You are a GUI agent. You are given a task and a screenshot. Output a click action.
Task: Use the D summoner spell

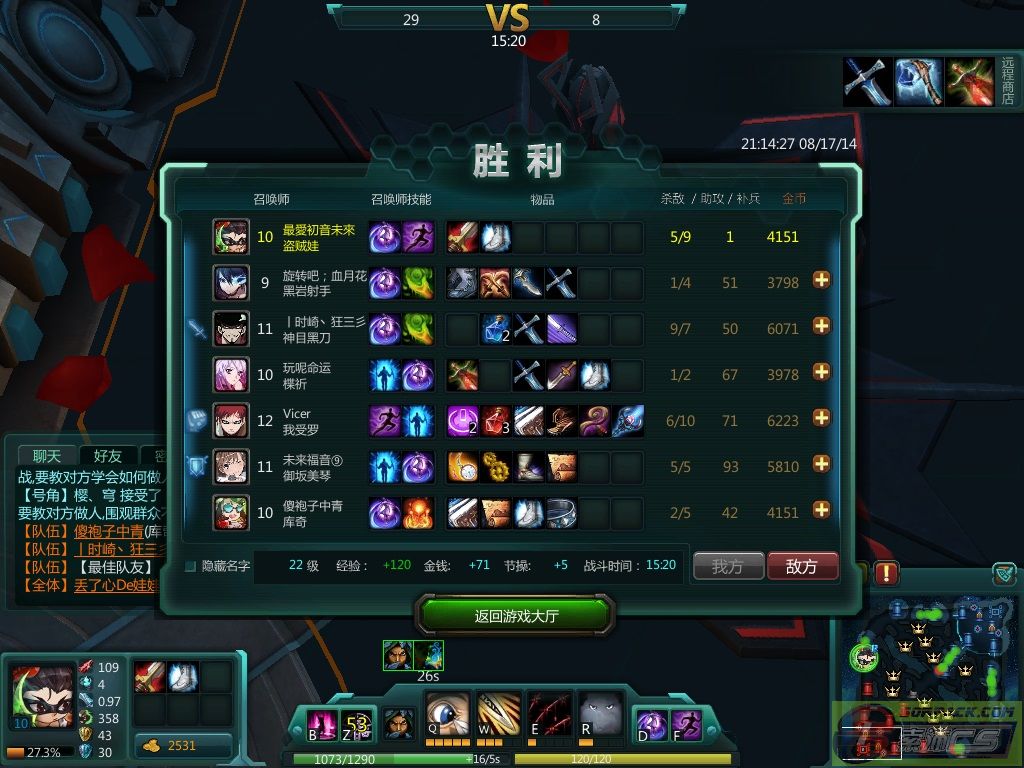point(653,724)
